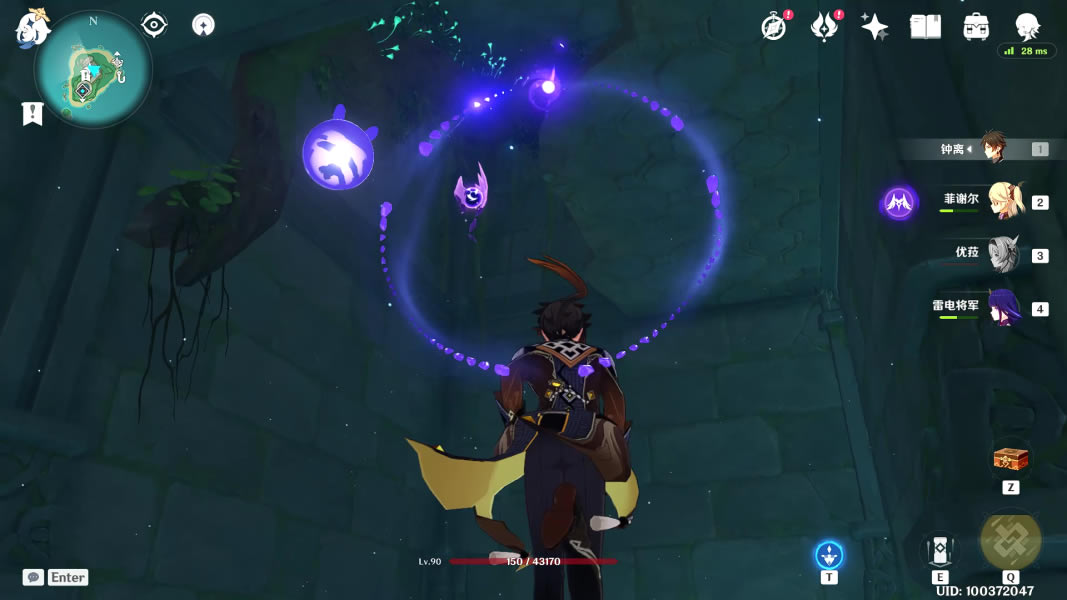Switch to party member 菲谢尔
Screen dimensions: 1067x600
click(1003, 201)
